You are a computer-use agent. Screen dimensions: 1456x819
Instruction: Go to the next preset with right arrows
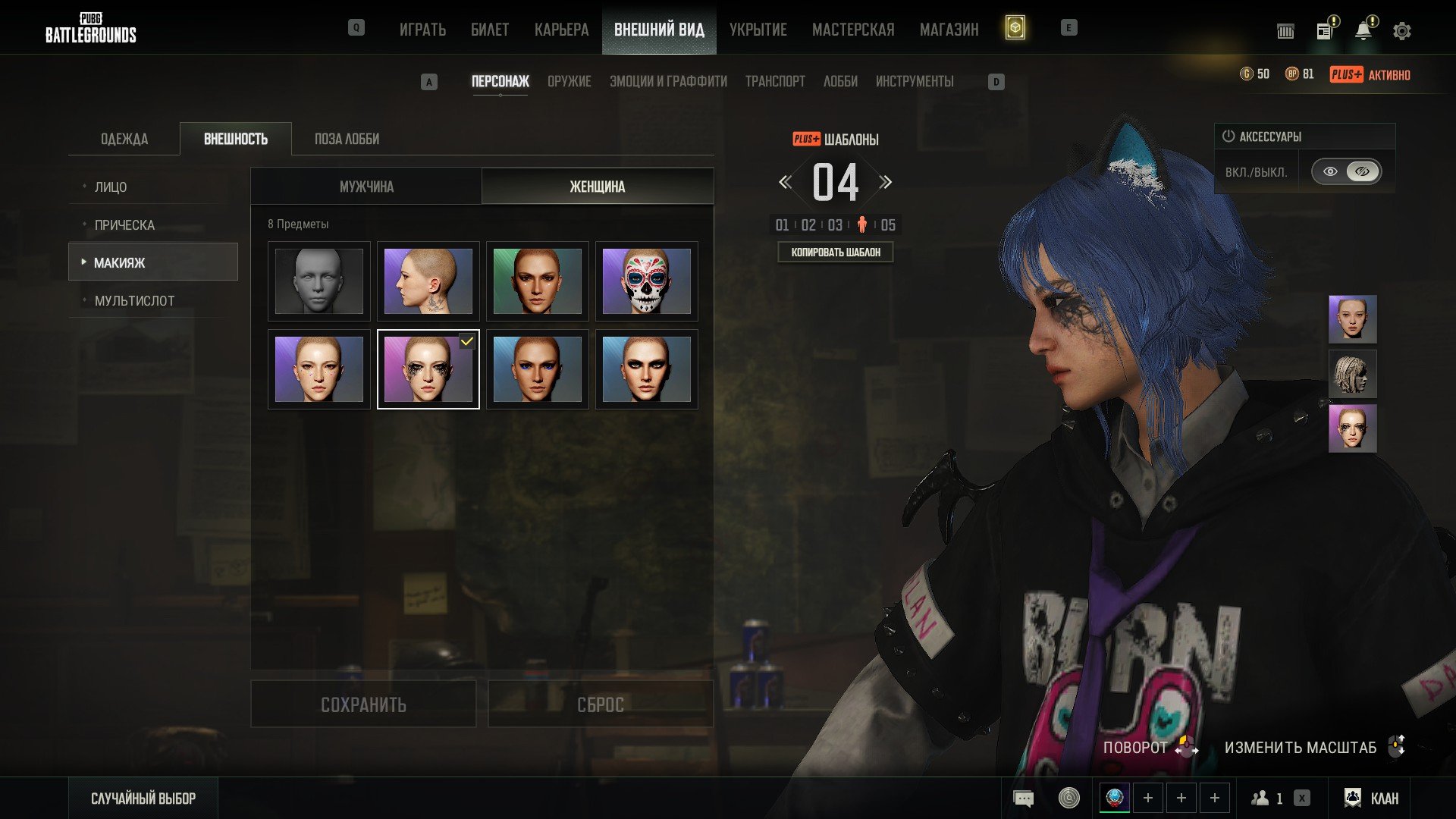pos(886,182)
